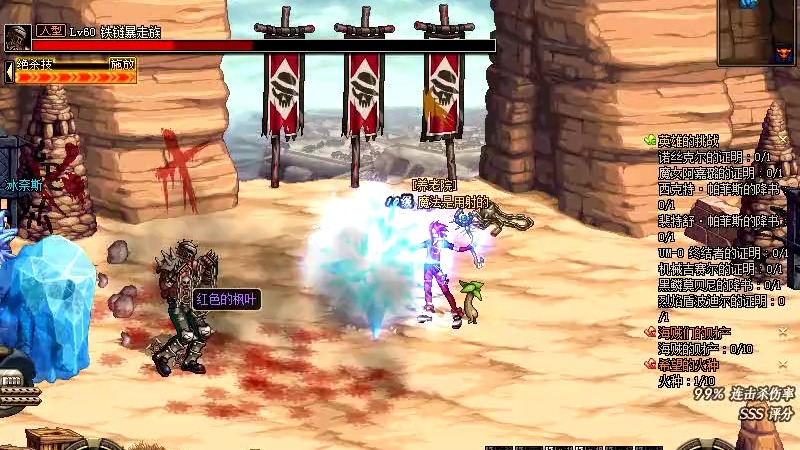Click the arrow beside the 绝杀技 gauge
This screenshot has height=450, width=800.
pos(9,70)
